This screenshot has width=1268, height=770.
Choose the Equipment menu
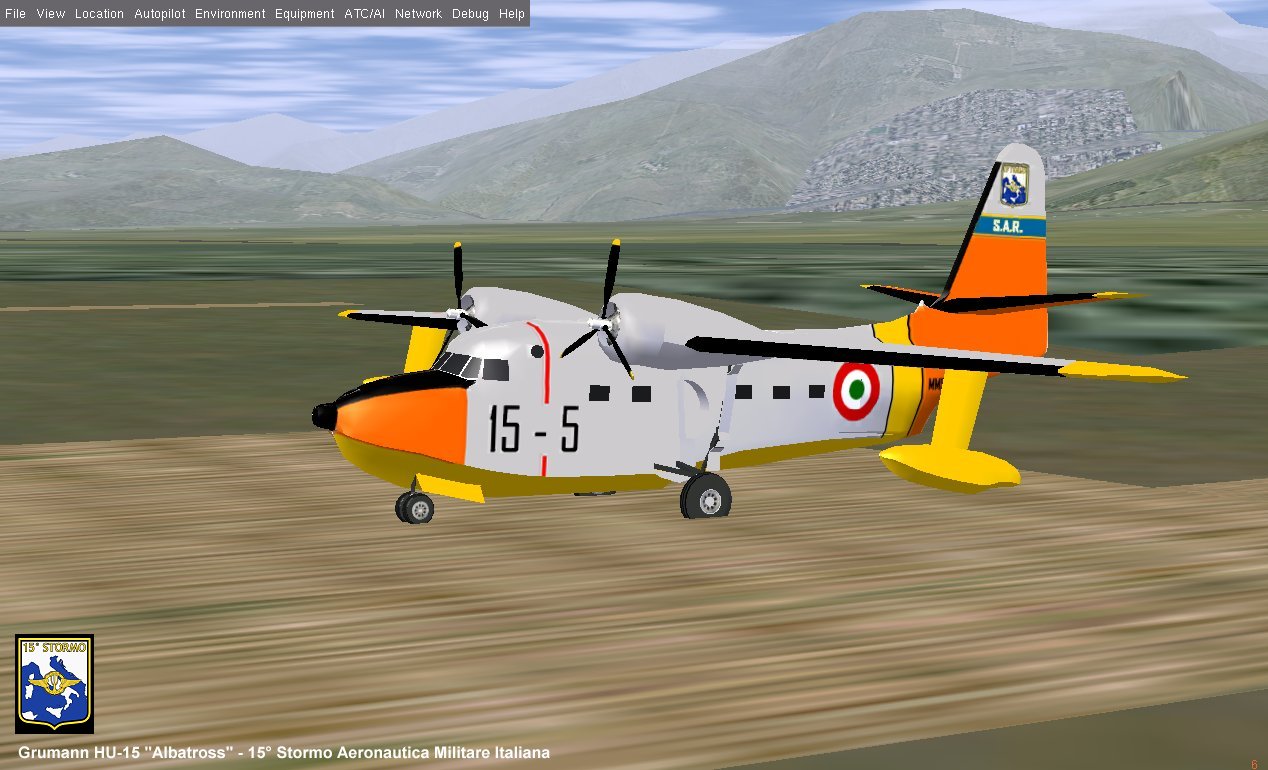pyautogui.click(x=304, y=14)
